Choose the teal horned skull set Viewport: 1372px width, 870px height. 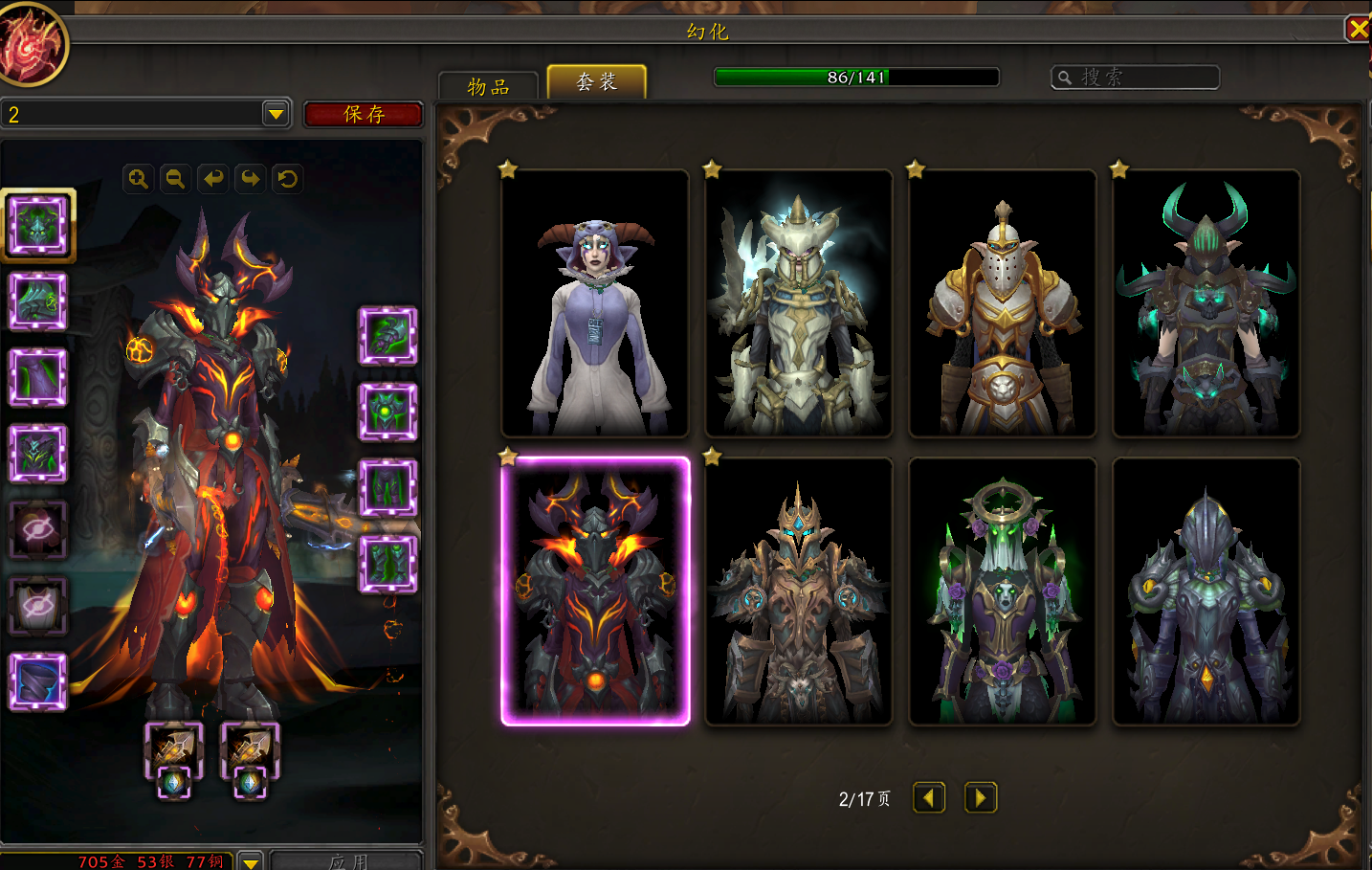tap(1206, 303)
